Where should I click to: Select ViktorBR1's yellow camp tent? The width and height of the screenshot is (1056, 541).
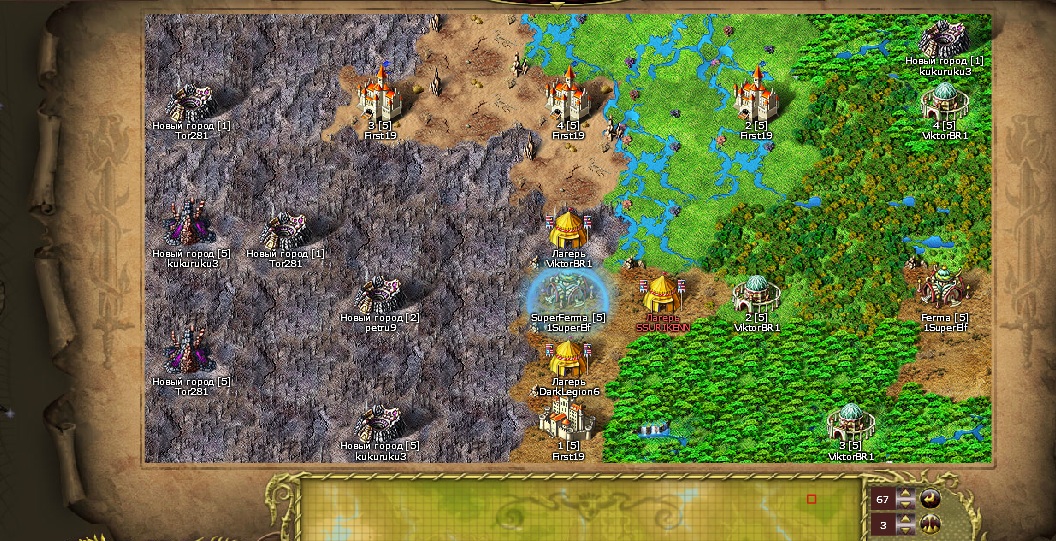click(568, 229)
